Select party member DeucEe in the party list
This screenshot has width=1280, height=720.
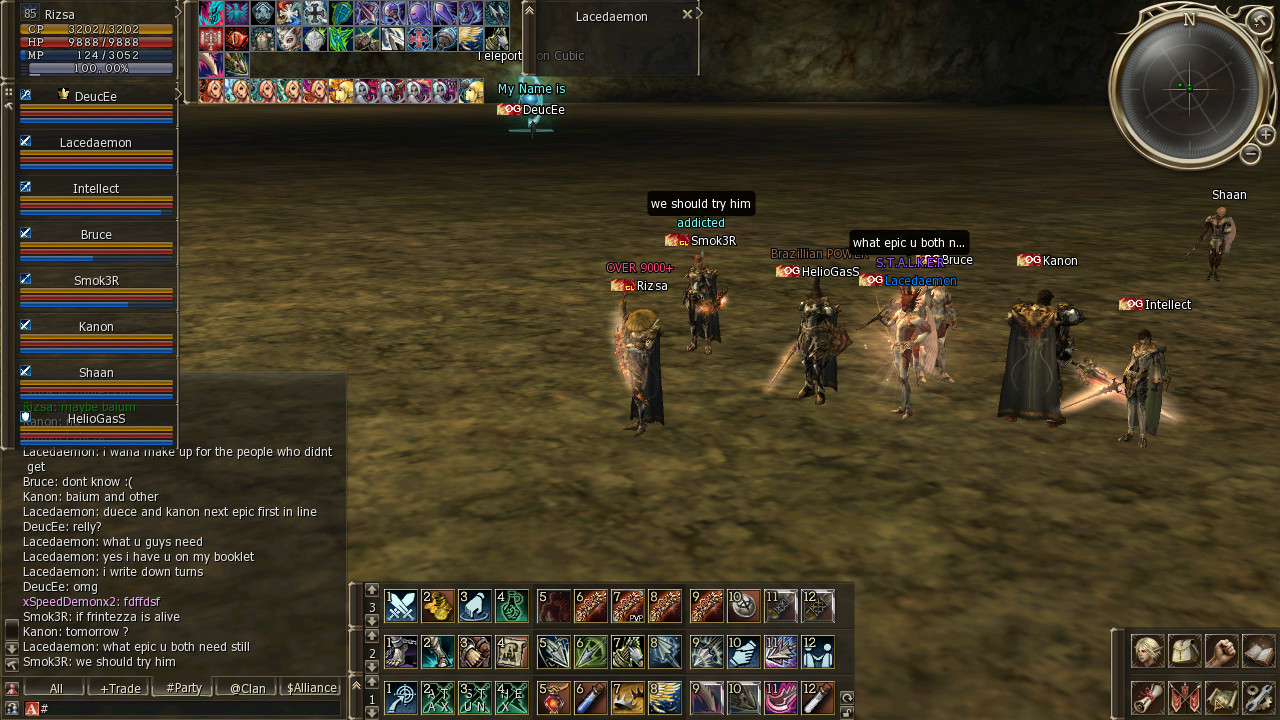(x=96, y=97)
